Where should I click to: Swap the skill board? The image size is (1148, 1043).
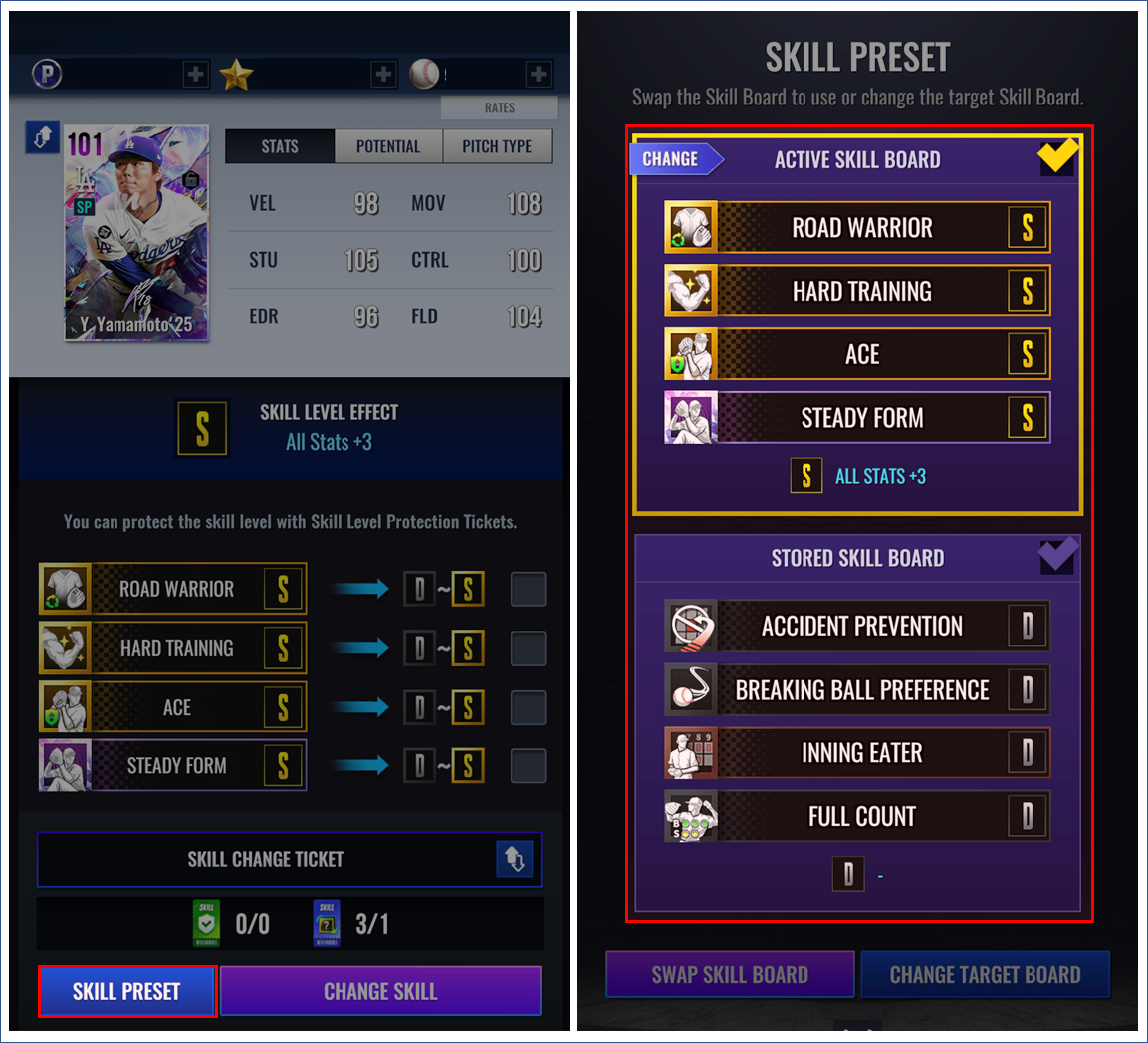730,974
